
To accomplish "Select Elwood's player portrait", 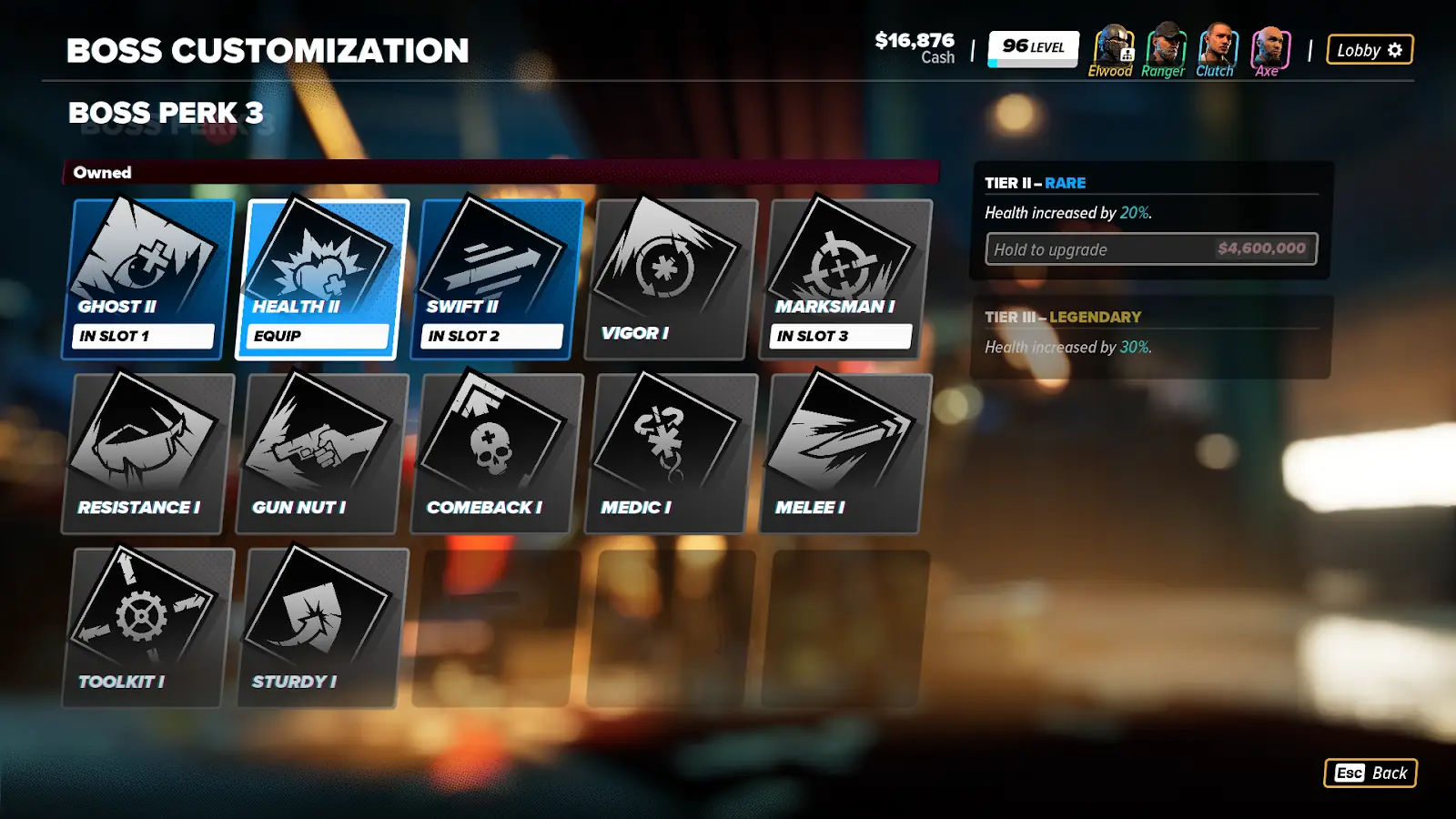I will tap(1111, 47).
